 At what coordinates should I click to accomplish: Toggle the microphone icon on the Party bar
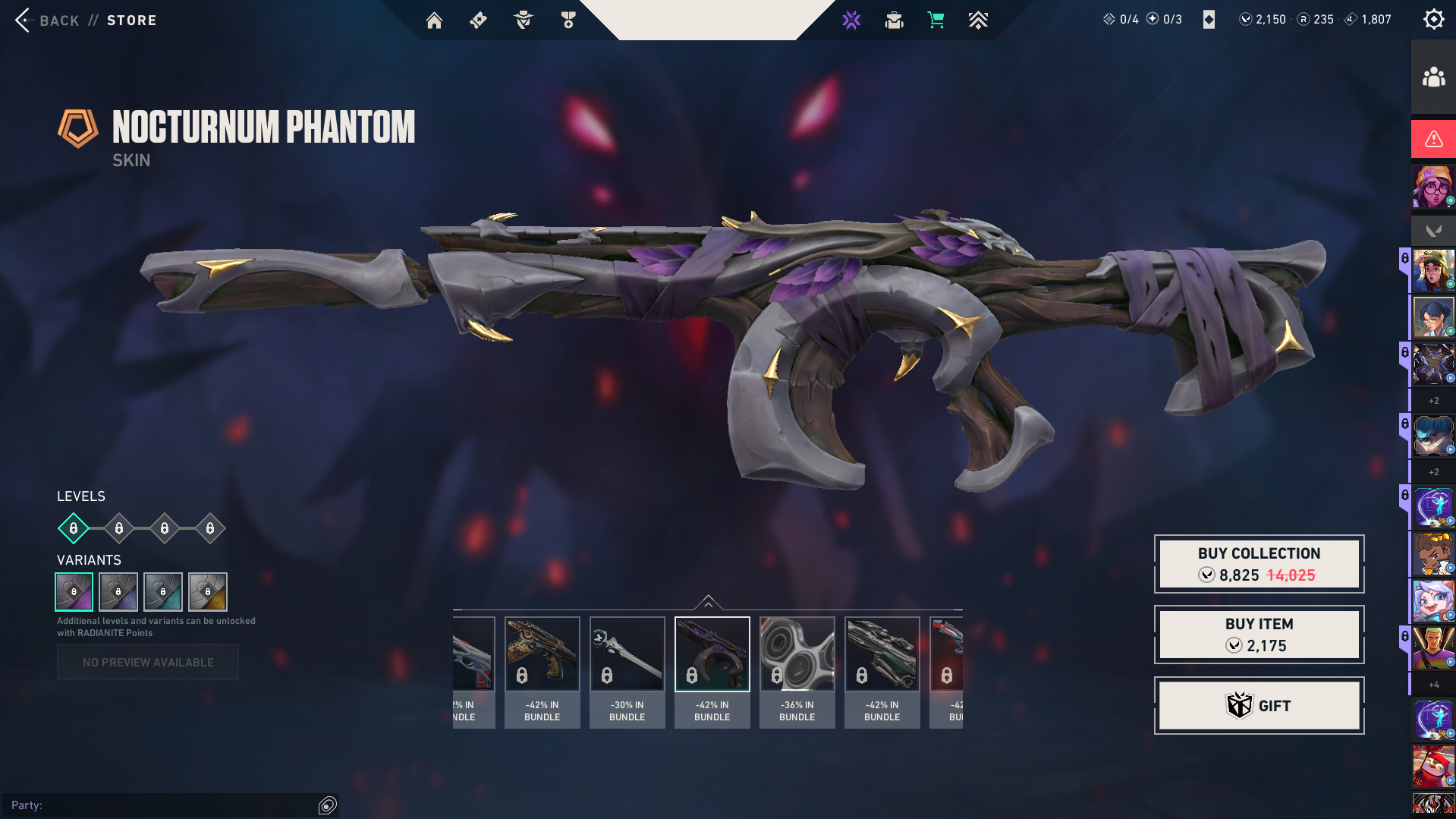coord(326,805)
